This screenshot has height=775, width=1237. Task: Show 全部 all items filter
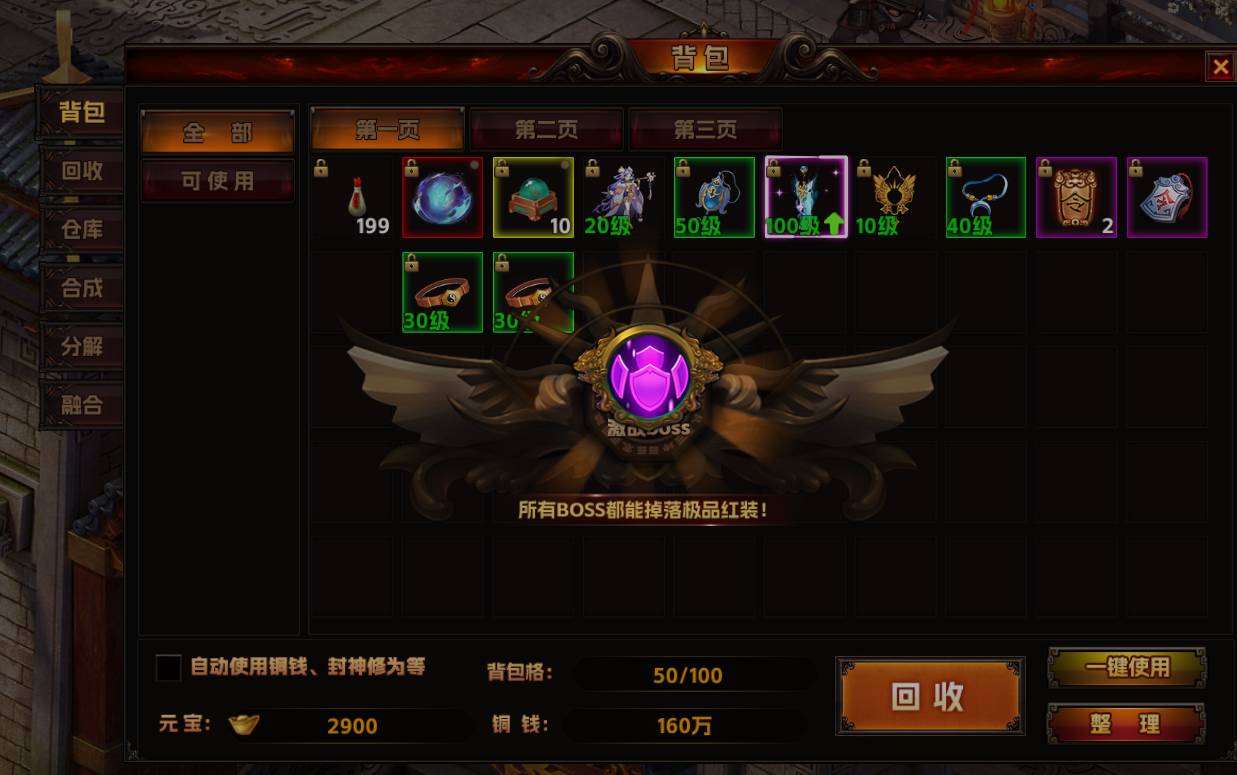[x=217, y=133]
